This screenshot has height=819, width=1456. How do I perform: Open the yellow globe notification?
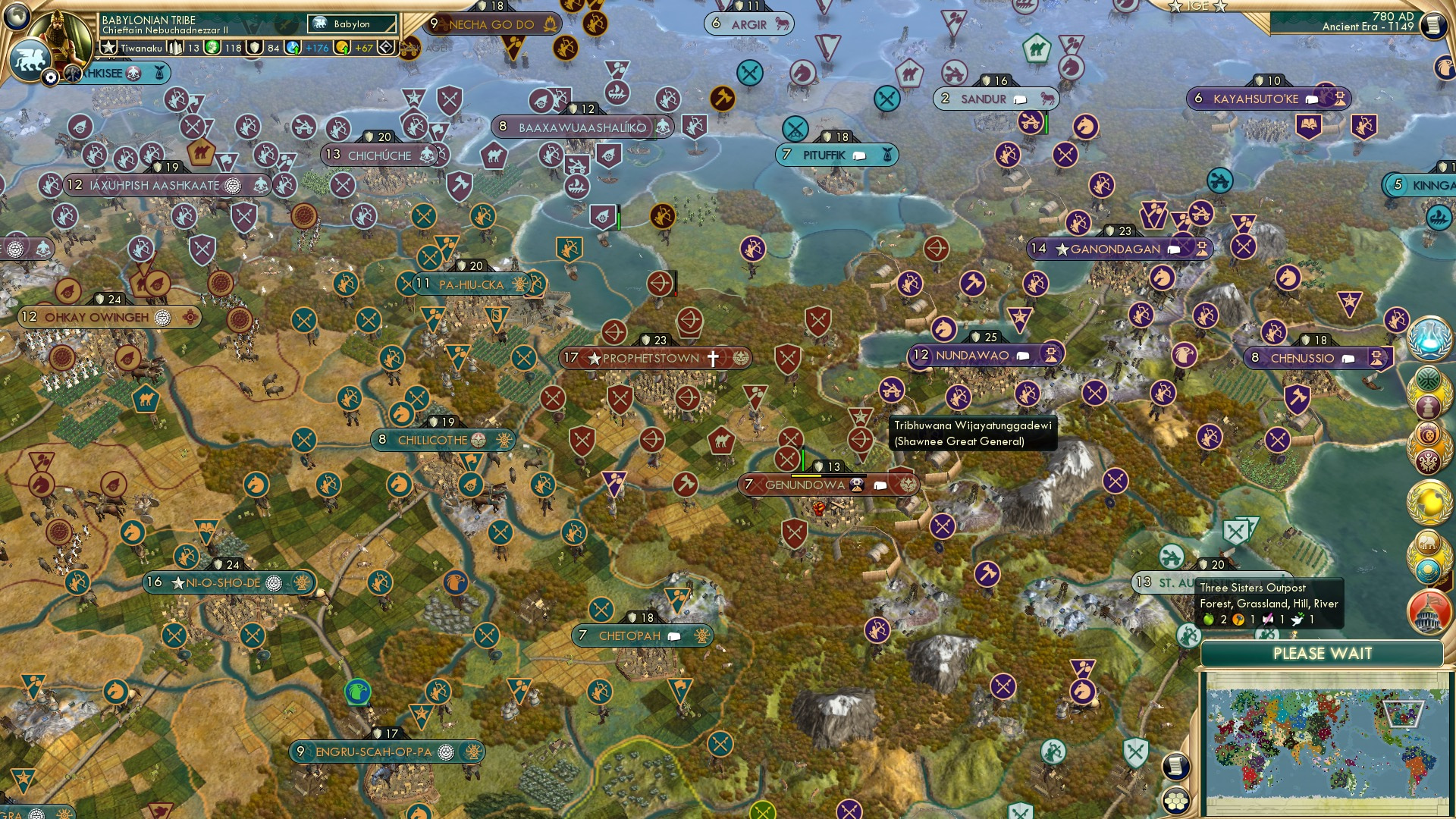point(1429,500)
